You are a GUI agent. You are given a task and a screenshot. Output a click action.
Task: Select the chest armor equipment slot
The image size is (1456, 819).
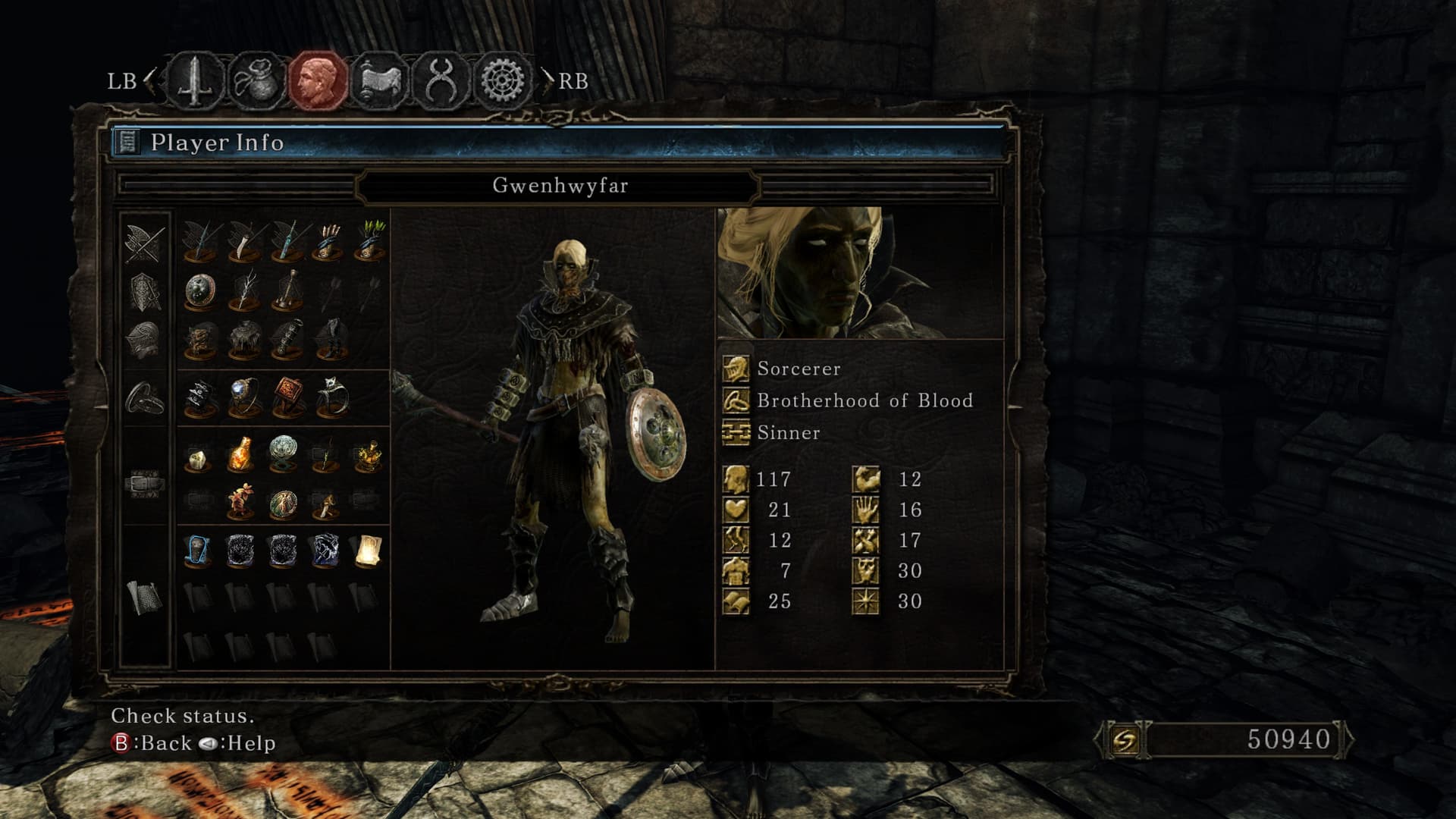244,340
